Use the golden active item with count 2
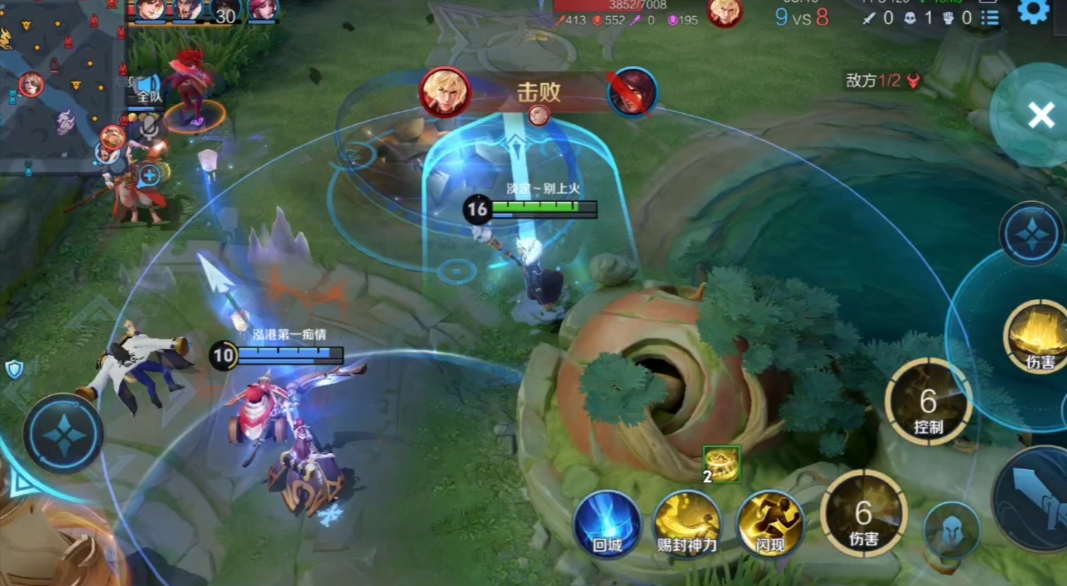The height and width of the screenshot is (586, 1067). click(721, 463)
